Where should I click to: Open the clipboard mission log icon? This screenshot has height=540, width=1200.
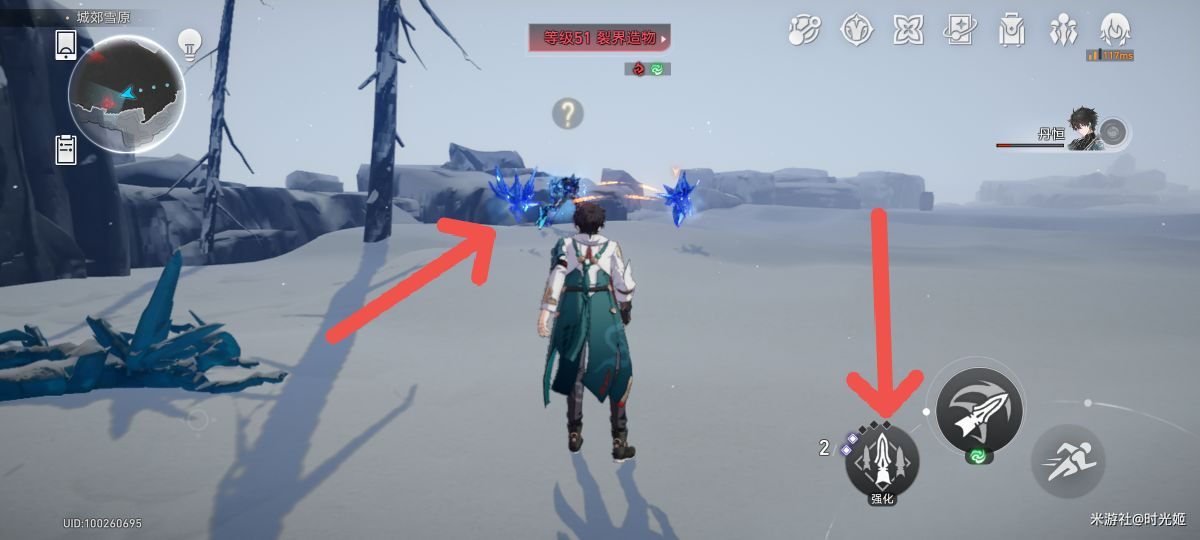pos(67,148)
